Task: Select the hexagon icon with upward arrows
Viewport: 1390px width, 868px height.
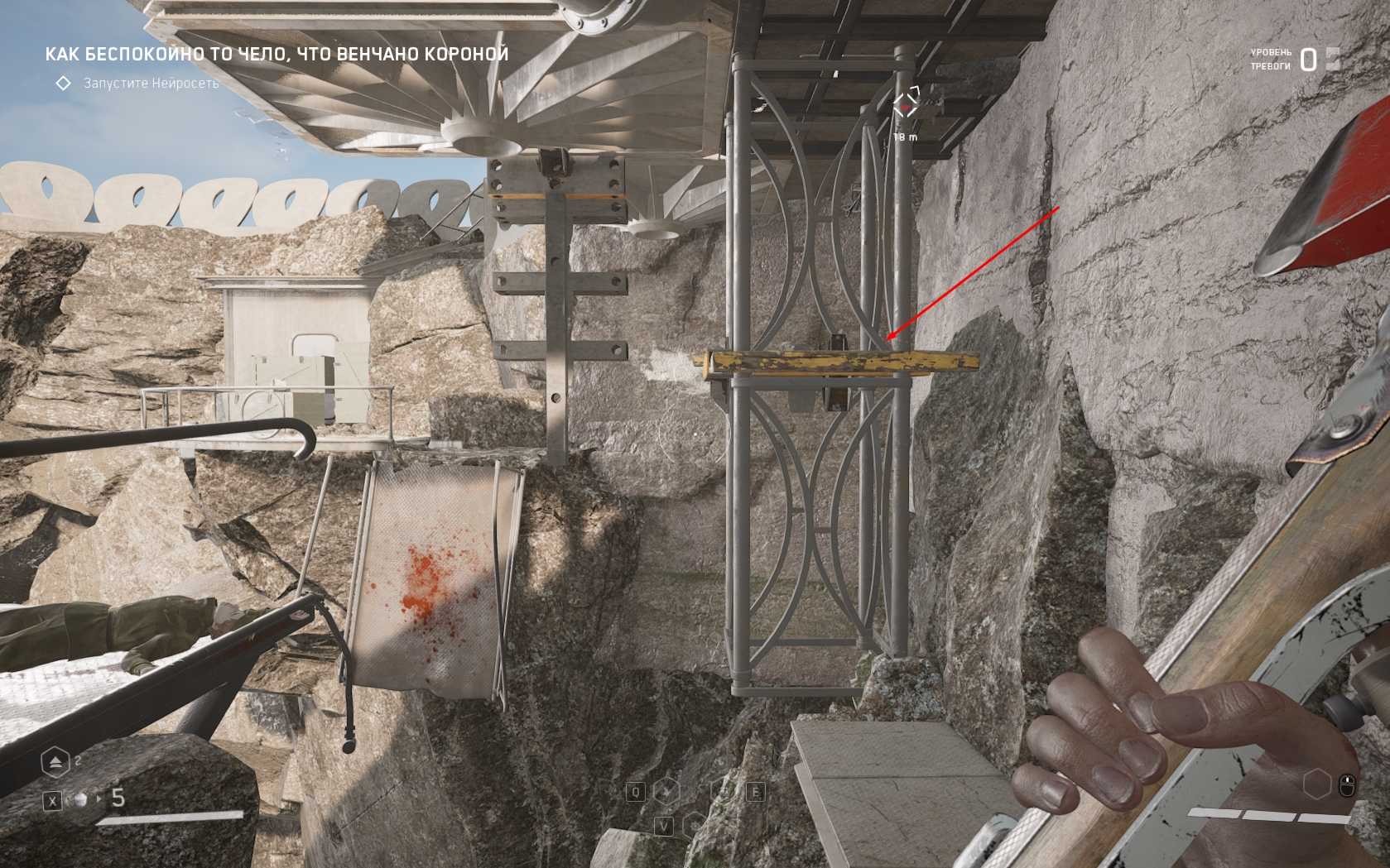Action: (x=56, y=762)
